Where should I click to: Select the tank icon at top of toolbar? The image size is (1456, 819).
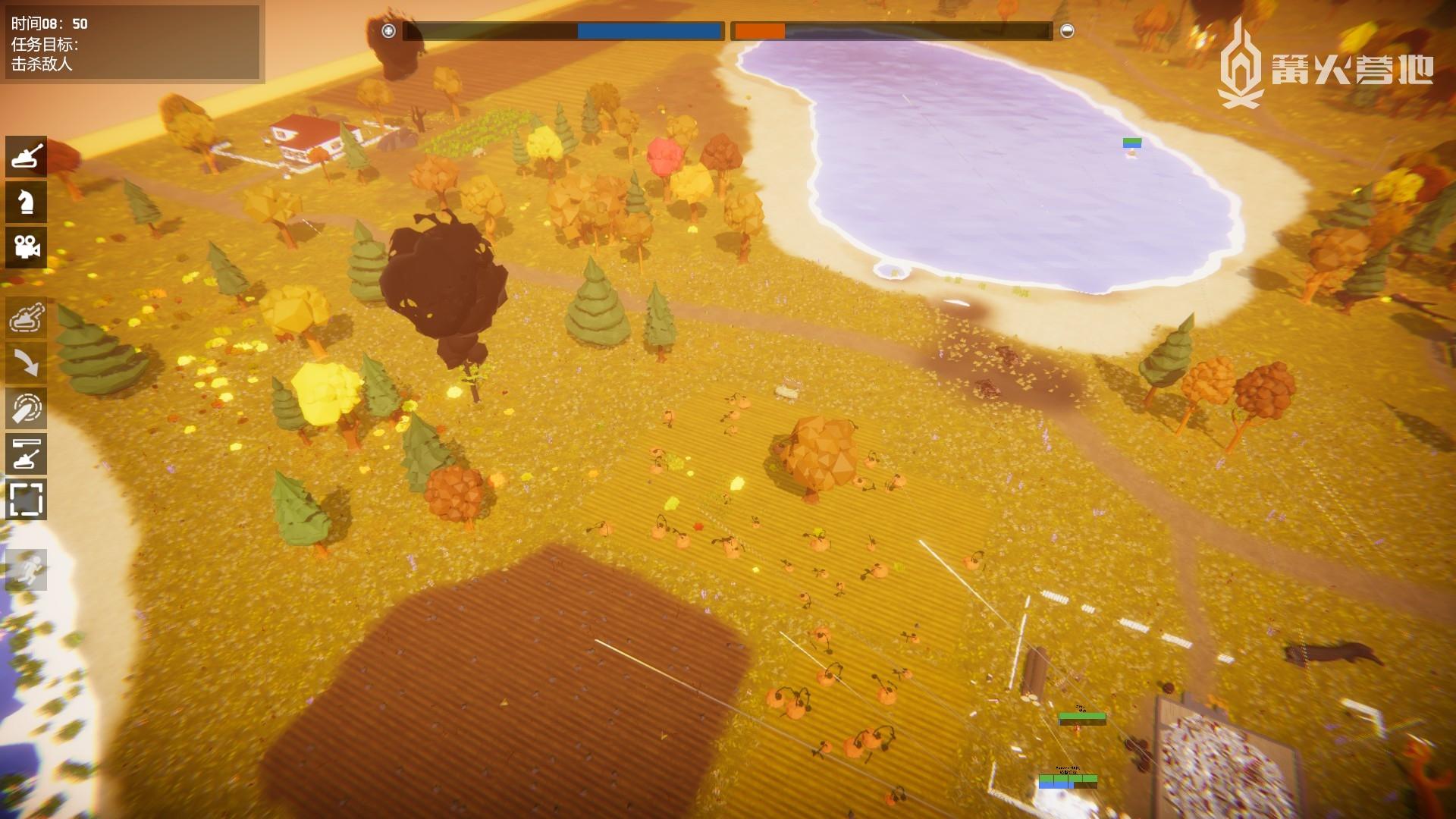coord(27,156)
